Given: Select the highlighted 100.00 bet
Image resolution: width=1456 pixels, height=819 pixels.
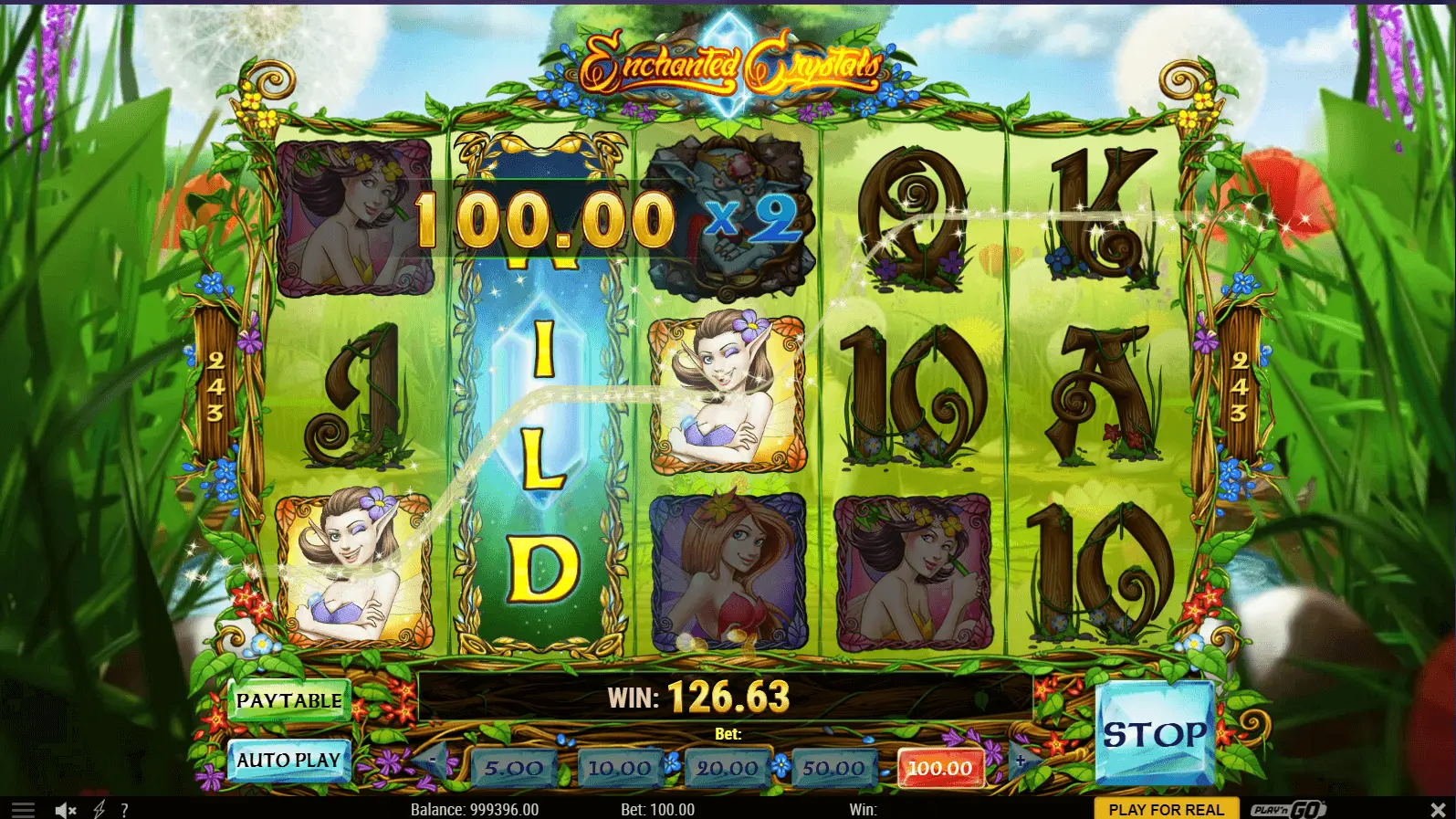Looking at the screenshot, I should [x=940, y=769].
